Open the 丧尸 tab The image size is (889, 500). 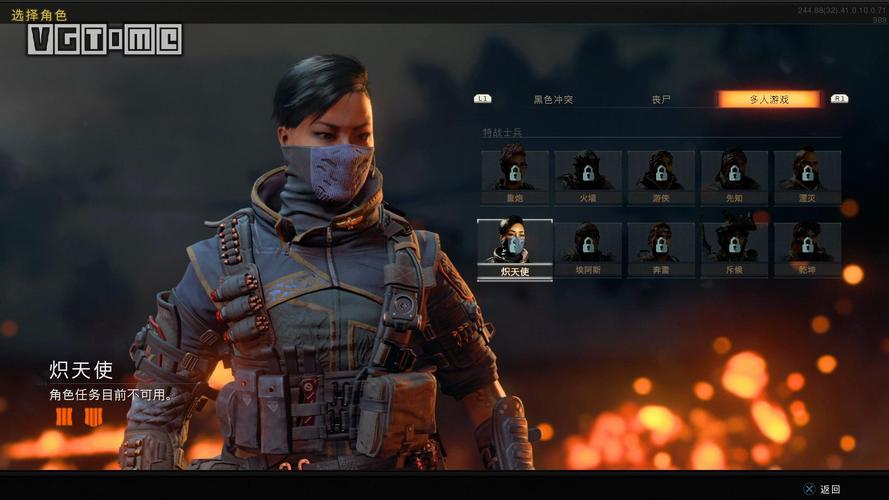[x=661, y=100]
